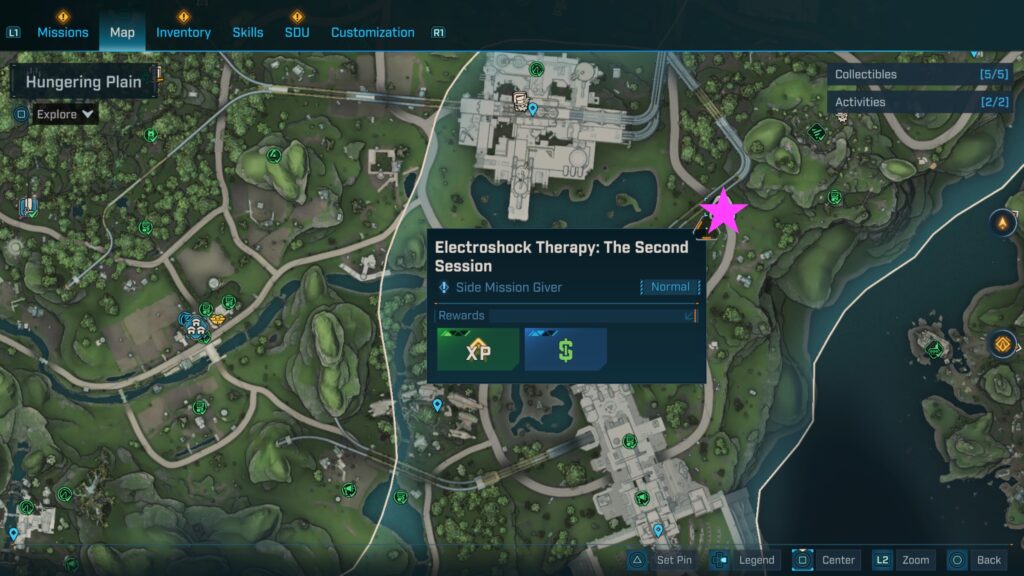This screenshot has width=1024, height=576.
Task: Center the map view
Action: [x=825, y=560]
